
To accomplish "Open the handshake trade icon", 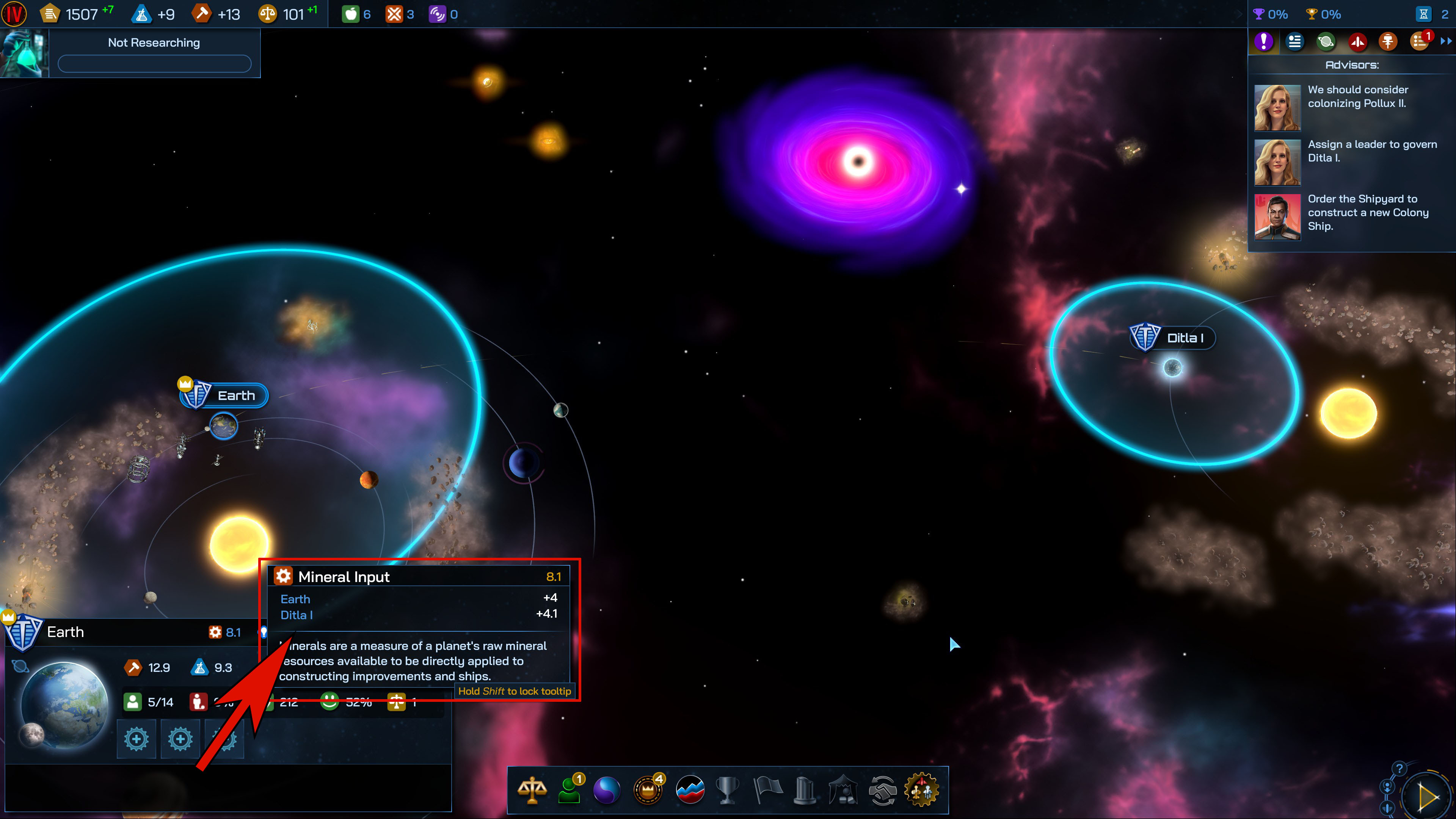I will [x=882, y=790].
